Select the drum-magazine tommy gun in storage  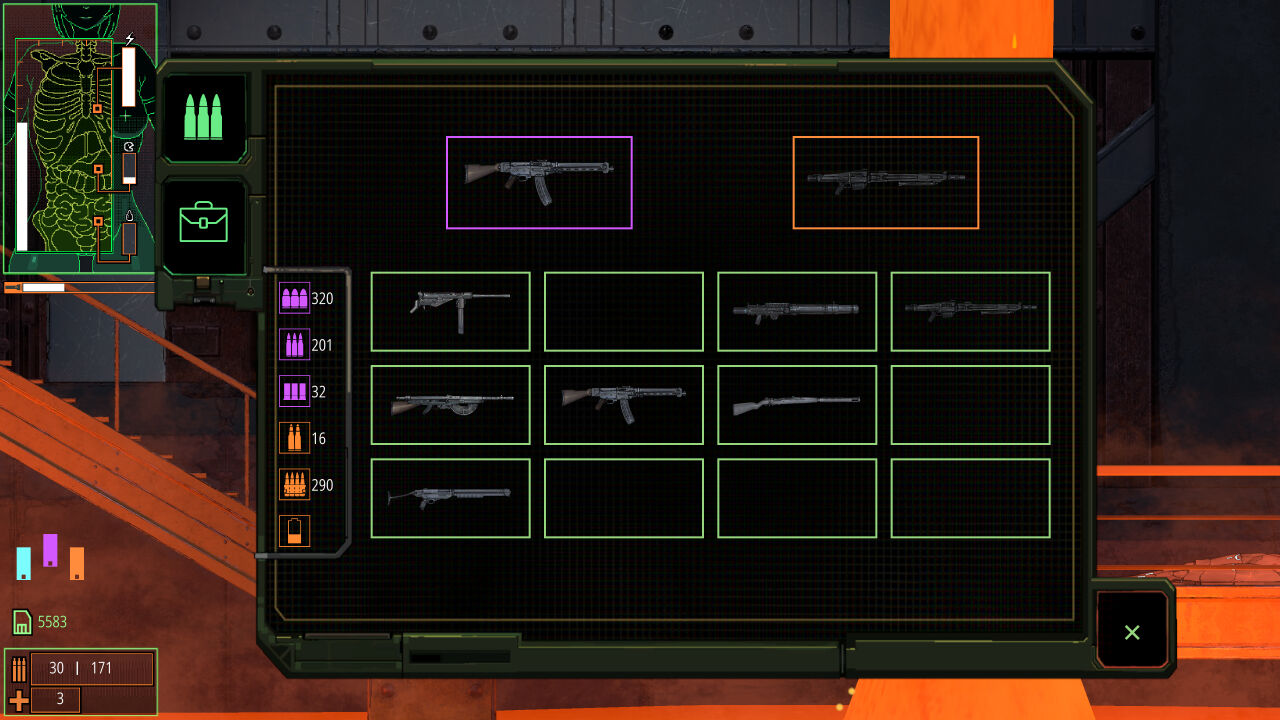click(x=450, y=405)
